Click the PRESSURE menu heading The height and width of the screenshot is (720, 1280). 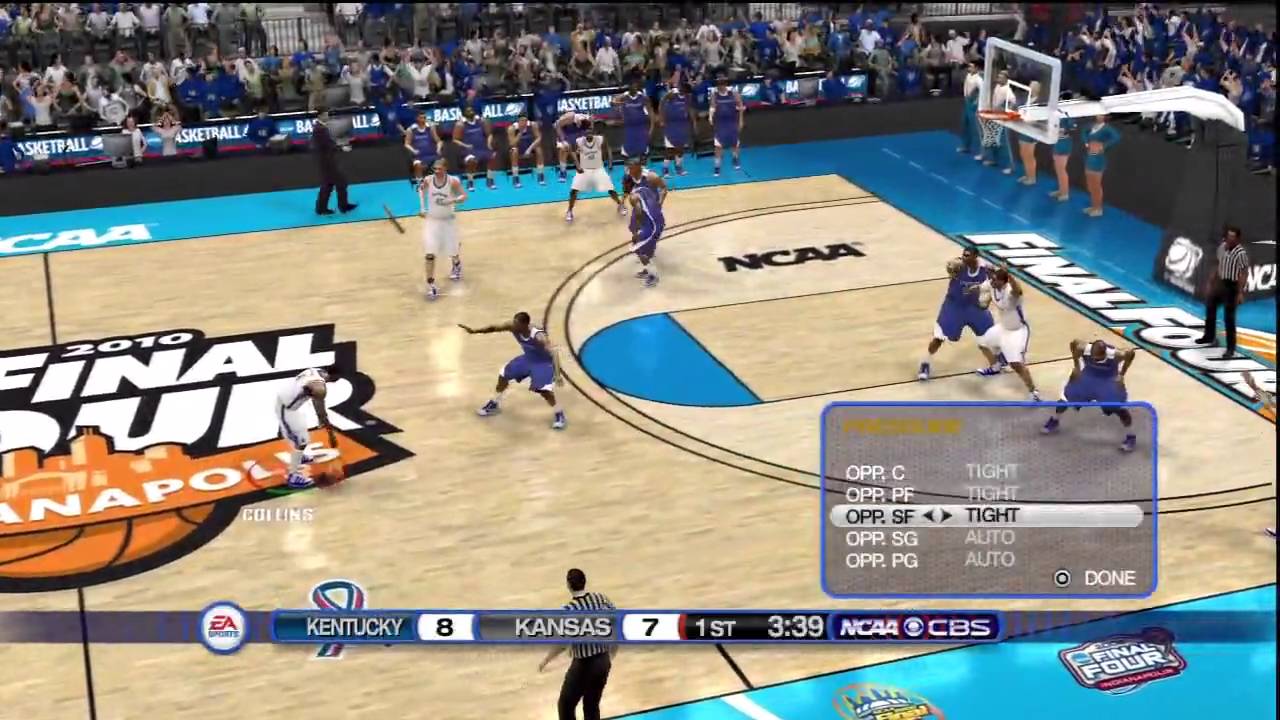click(x=903, y=427)
